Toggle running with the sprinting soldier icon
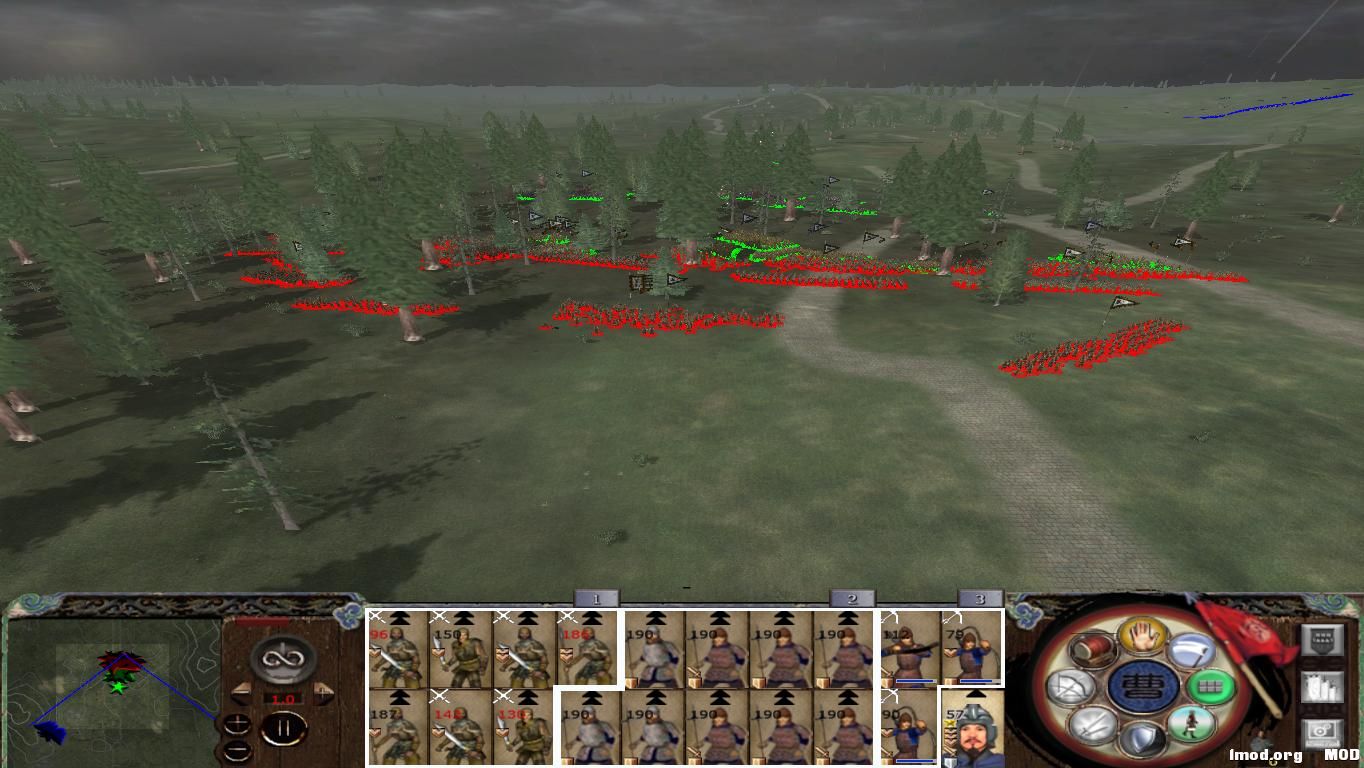This screenshot has width=1364, height=768. [x=1191, y=724]
